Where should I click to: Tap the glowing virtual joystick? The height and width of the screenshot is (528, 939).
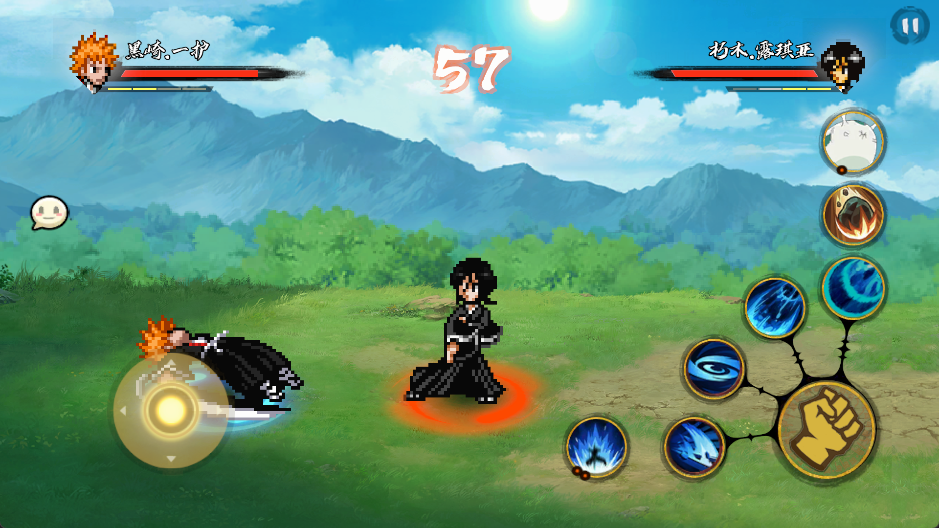[x=170, y=410]
